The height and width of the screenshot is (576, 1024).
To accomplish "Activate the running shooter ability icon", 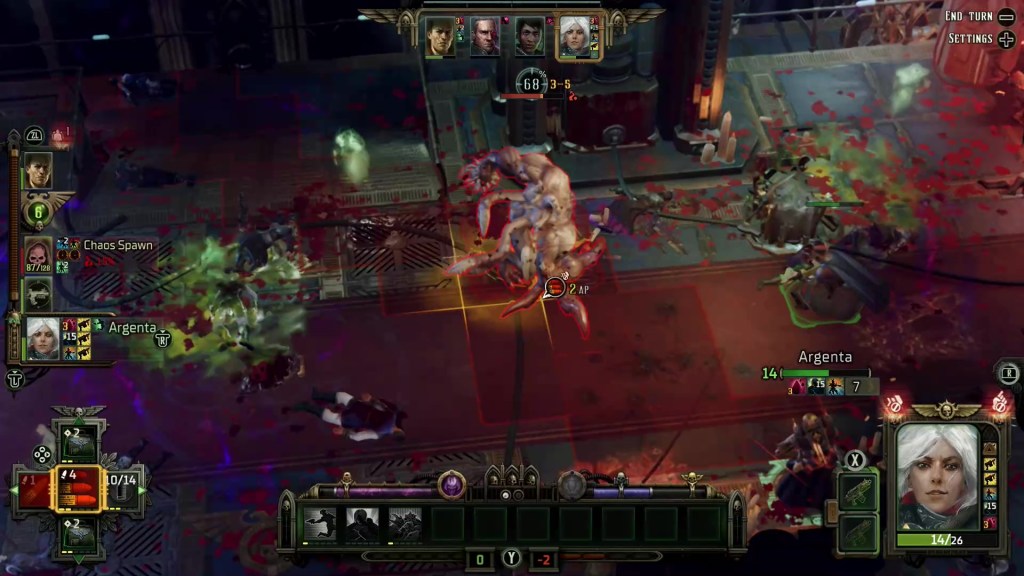I will [320, 523].
